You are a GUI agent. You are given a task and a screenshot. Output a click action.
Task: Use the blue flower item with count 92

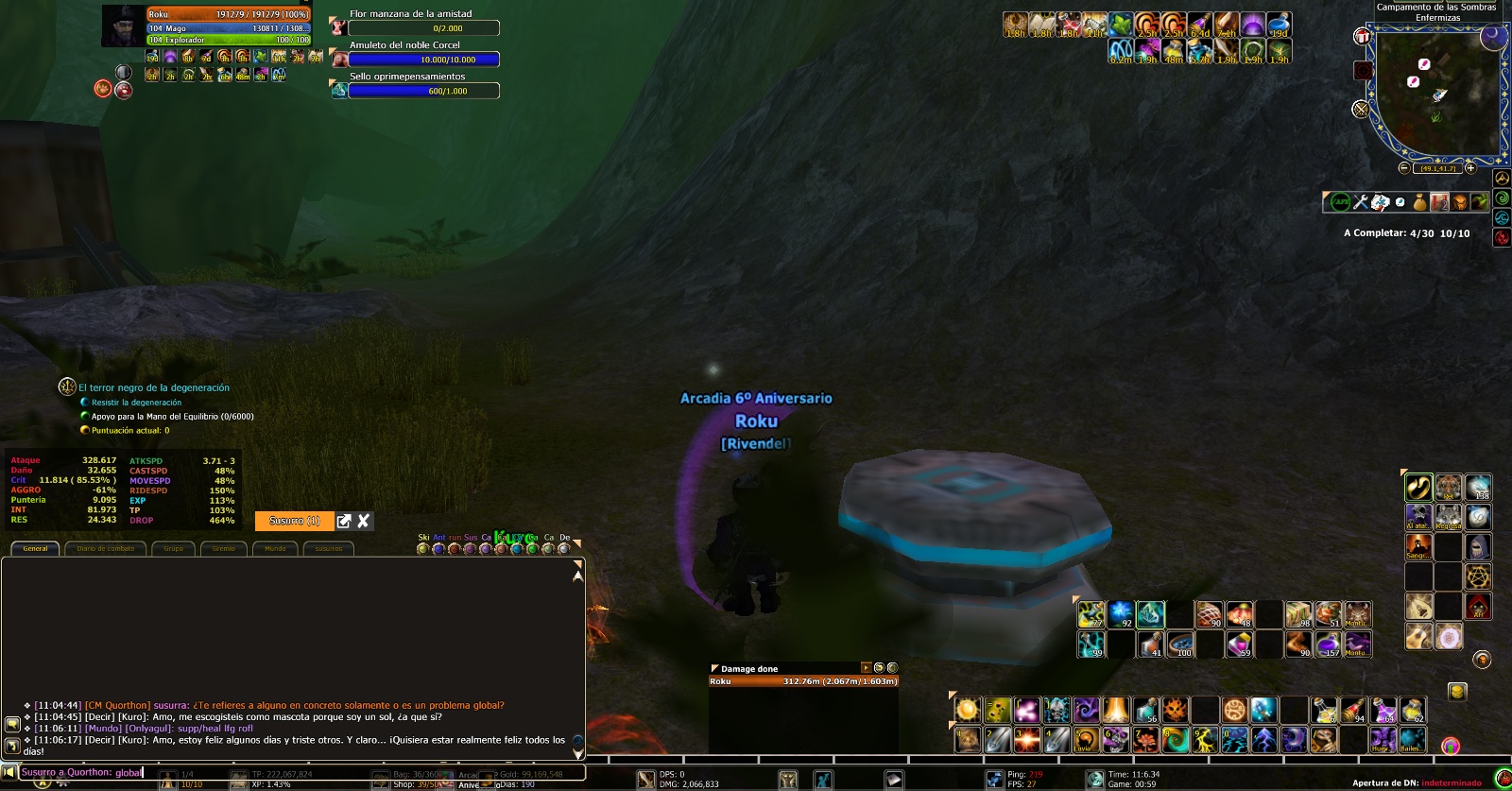1121,614
